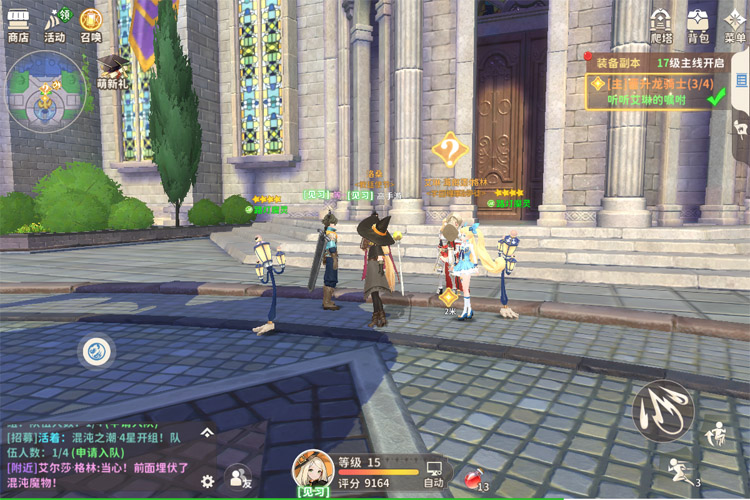Open the 菜单 main menu

(735, 24)
